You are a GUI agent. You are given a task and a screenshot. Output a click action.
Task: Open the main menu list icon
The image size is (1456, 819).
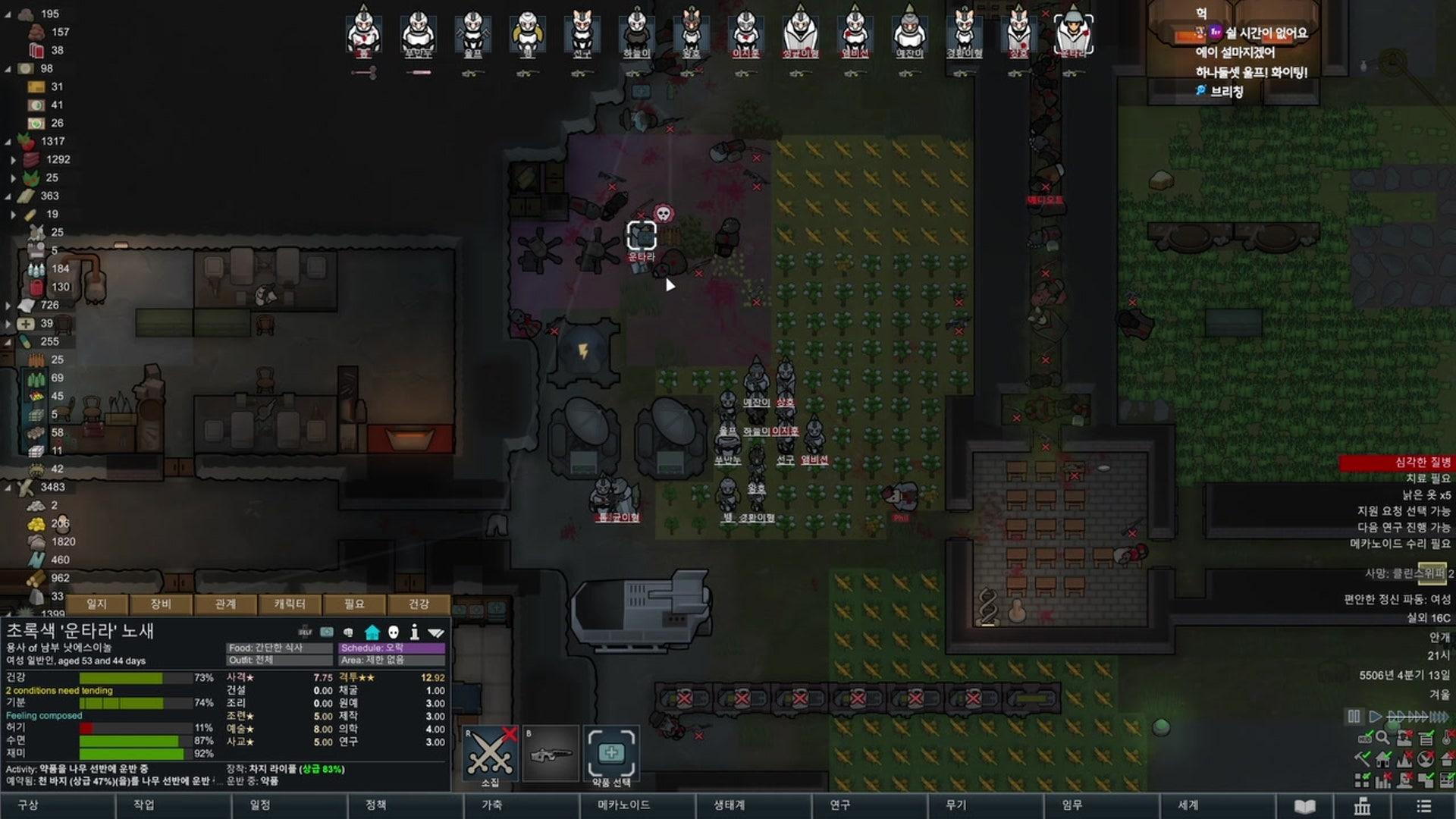tap(1423, 806)
